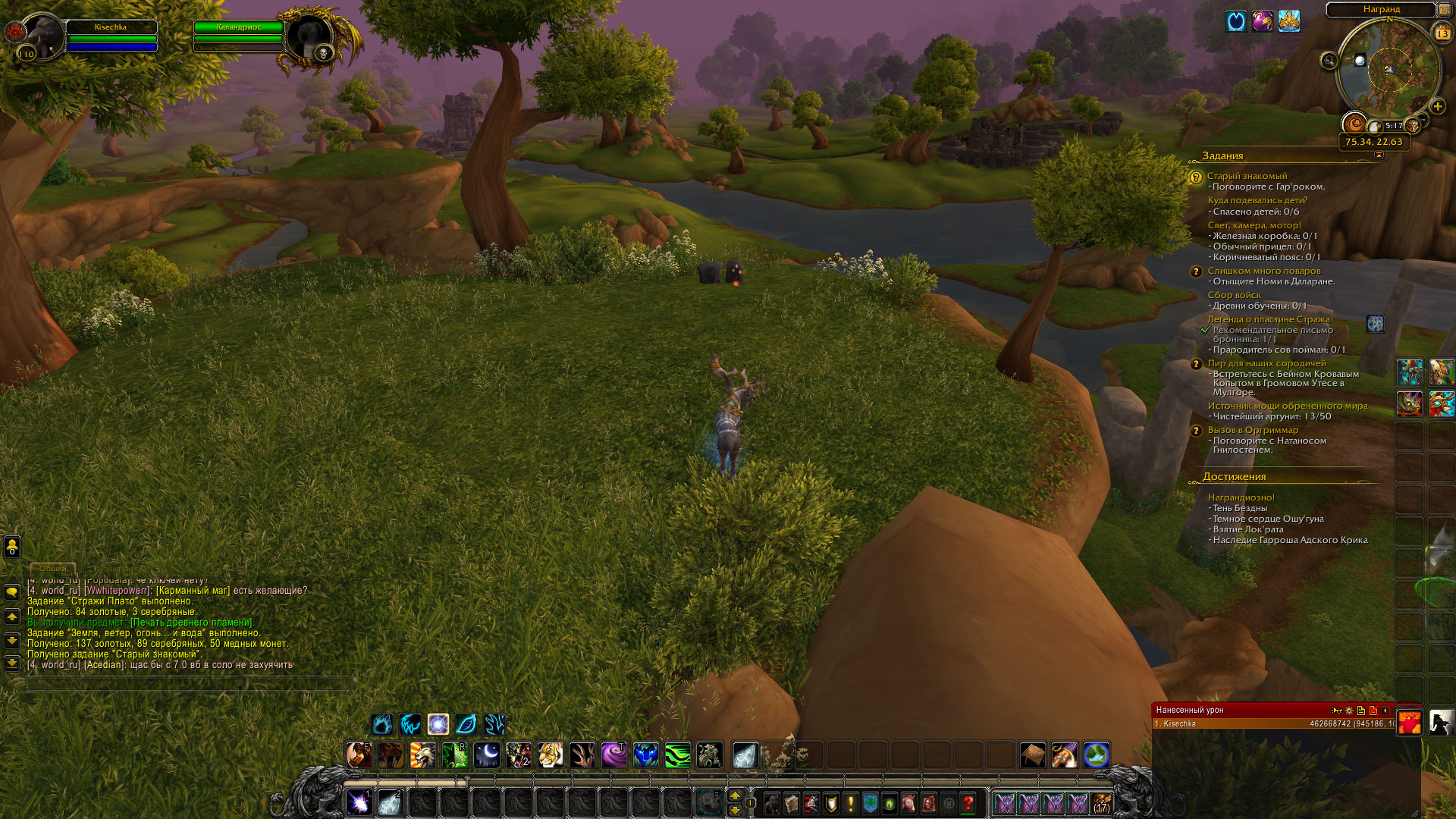
Task: Open the backpack bag showing 17 slots
Action: 1102,803
